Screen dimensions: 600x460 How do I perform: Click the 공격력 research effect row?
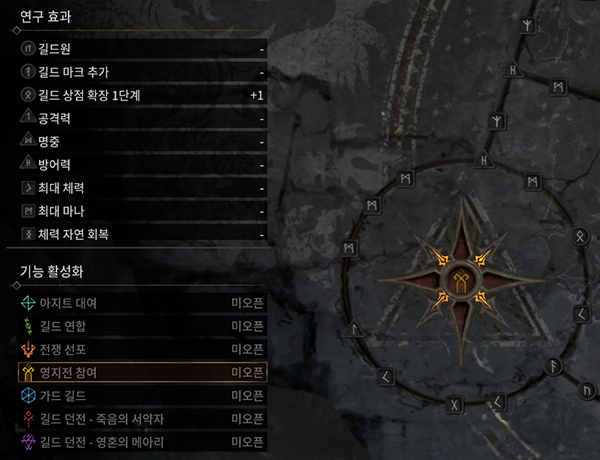142,119
